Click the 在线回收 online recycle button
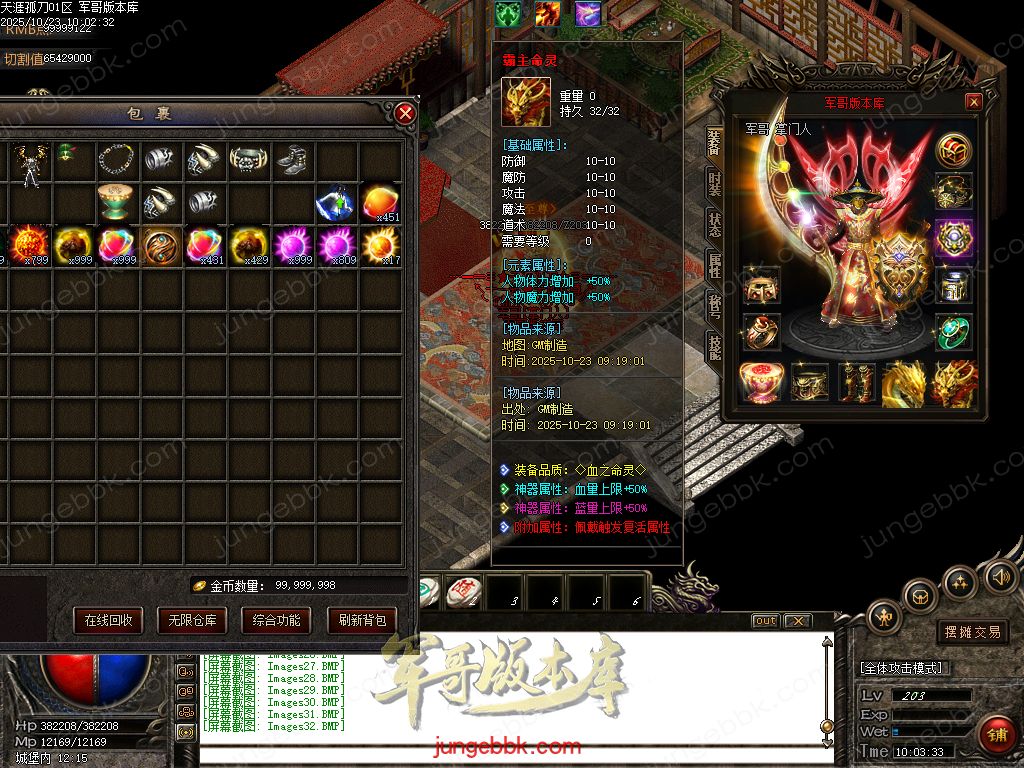This screenshot has height=768, width=1024. 108,620
